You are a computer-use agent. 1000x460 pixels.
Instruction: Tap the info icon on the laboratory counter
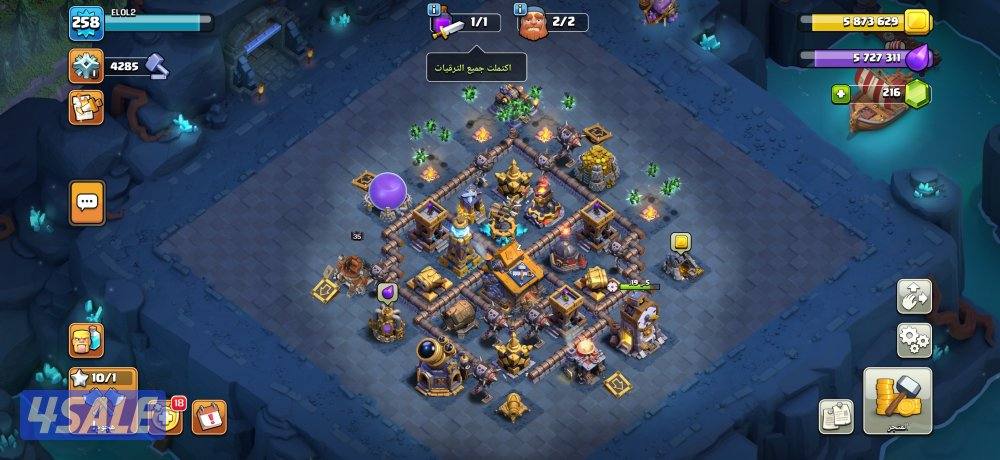pyautogui.click(x=433, y=10)
